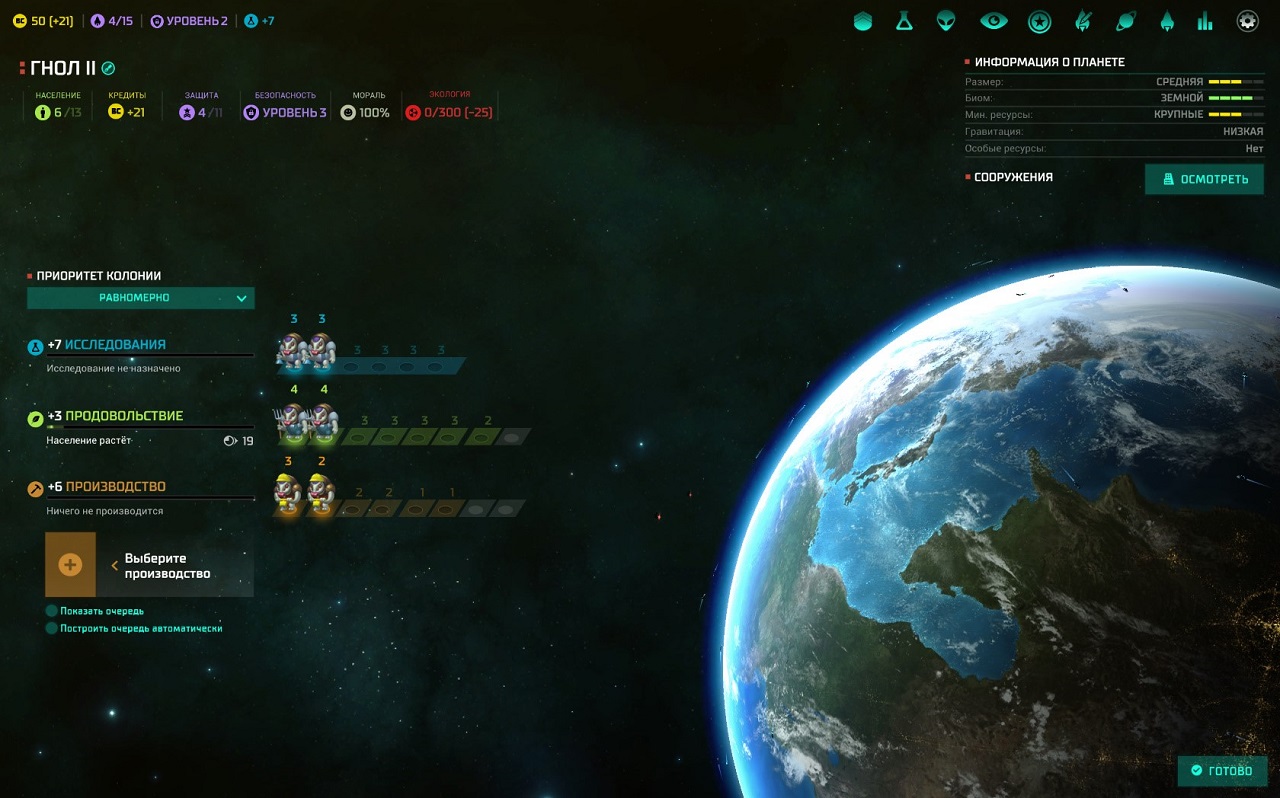This screenshot has height=798, width=1280.
Task: Open the alien races menu icon
Action: coord(946,21)
